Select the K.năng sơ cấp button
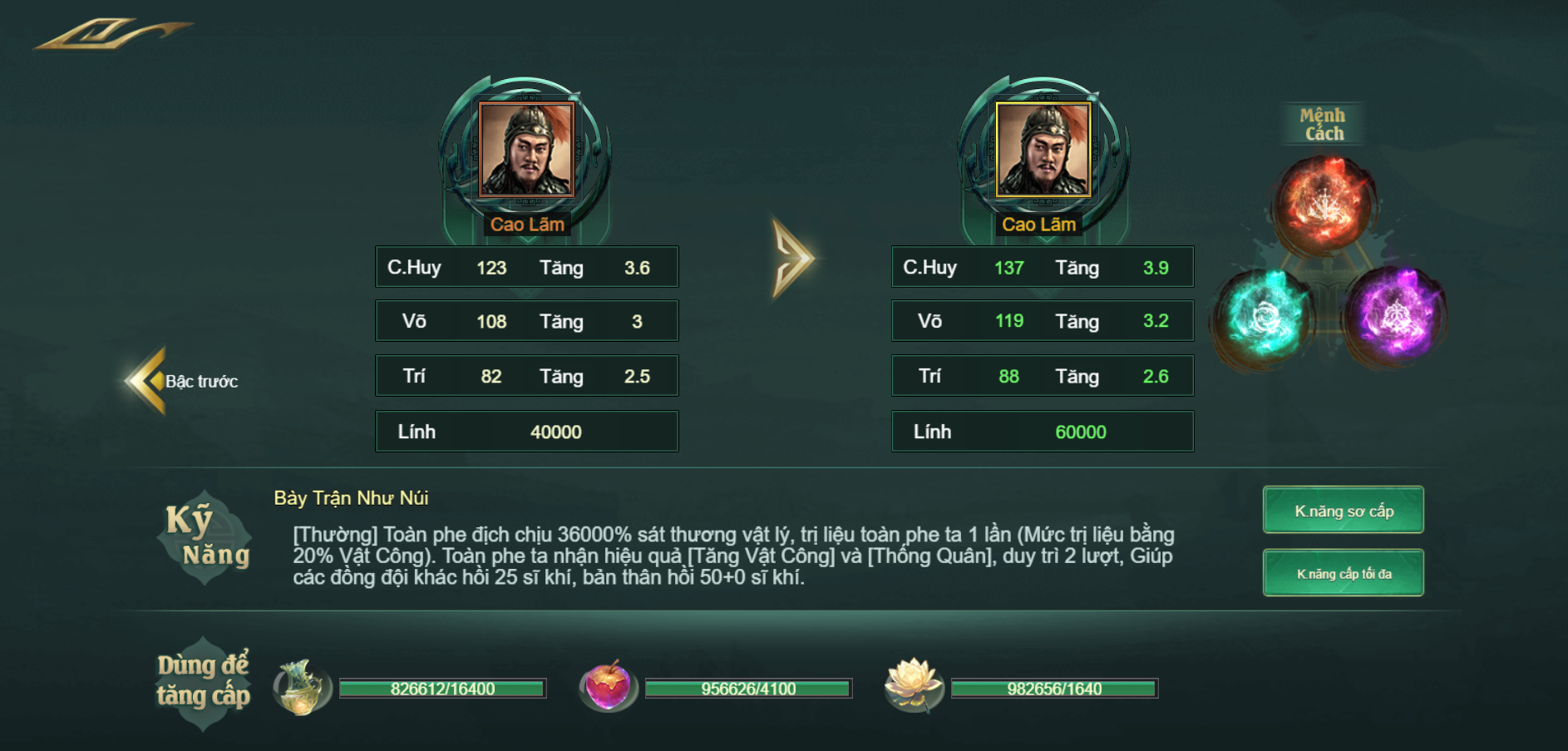 tap(1343, 511)
